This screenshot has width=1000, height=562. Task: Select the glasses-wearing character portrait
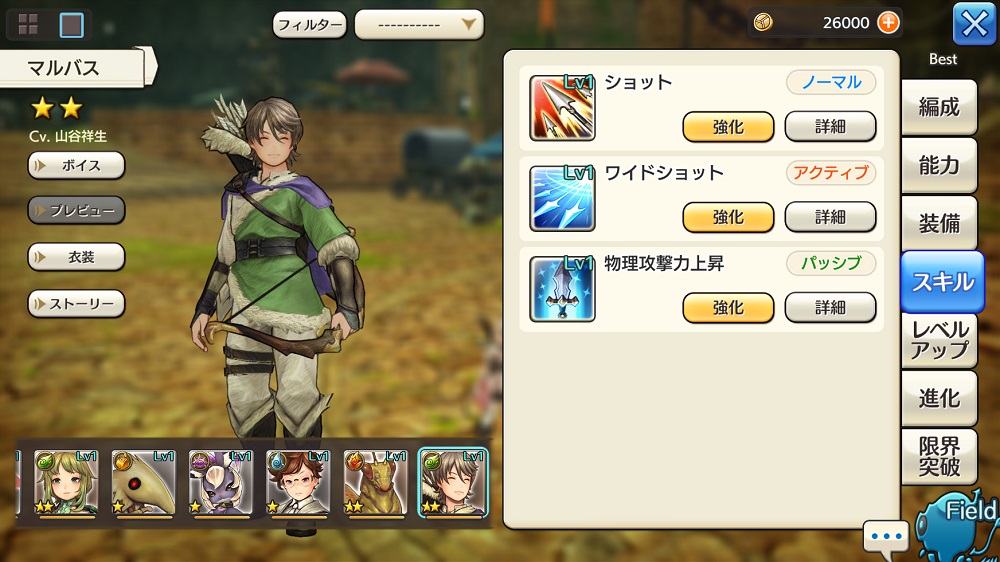coord(298,482)
